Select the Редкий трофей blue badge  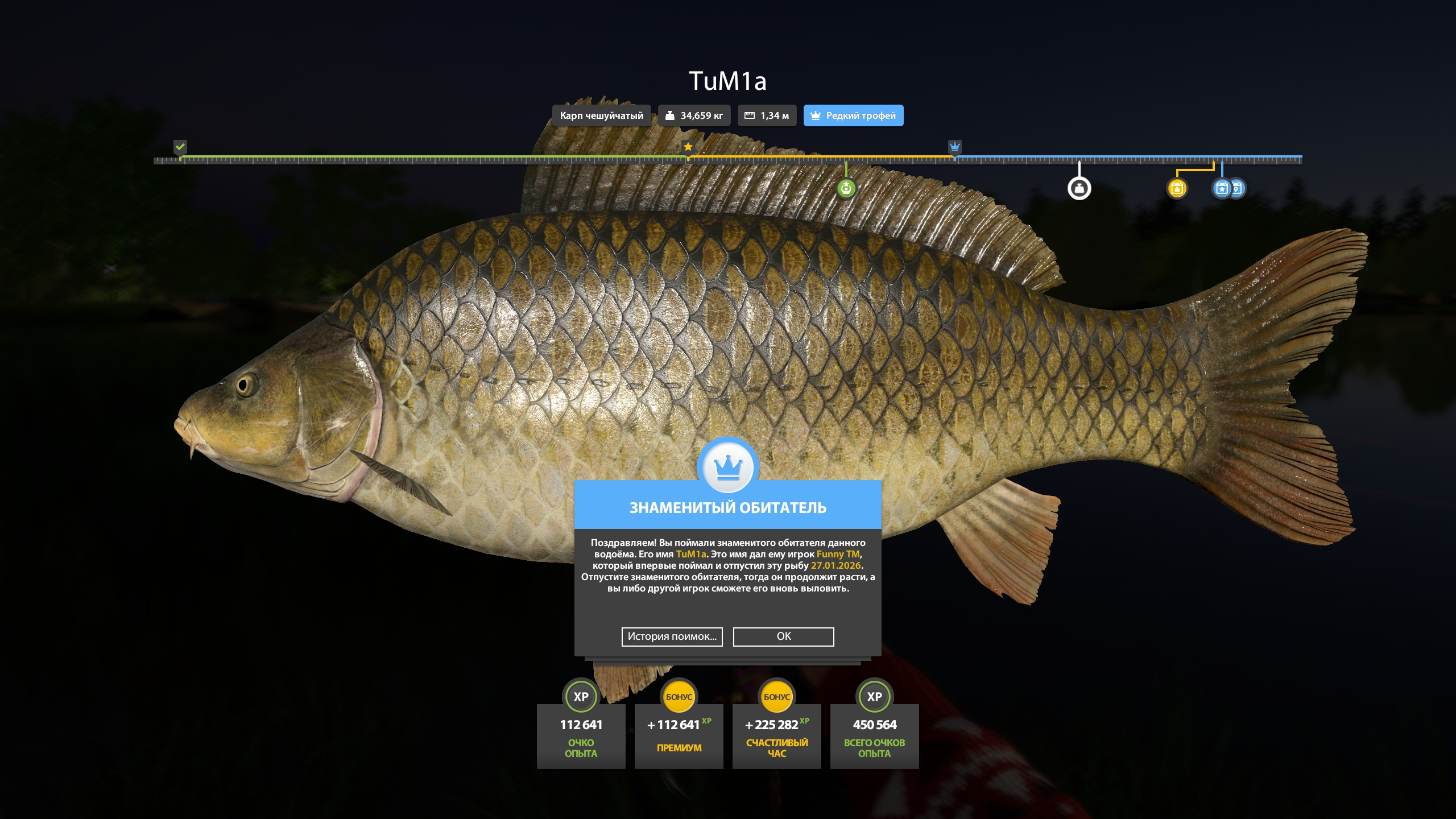click(853, 115)
